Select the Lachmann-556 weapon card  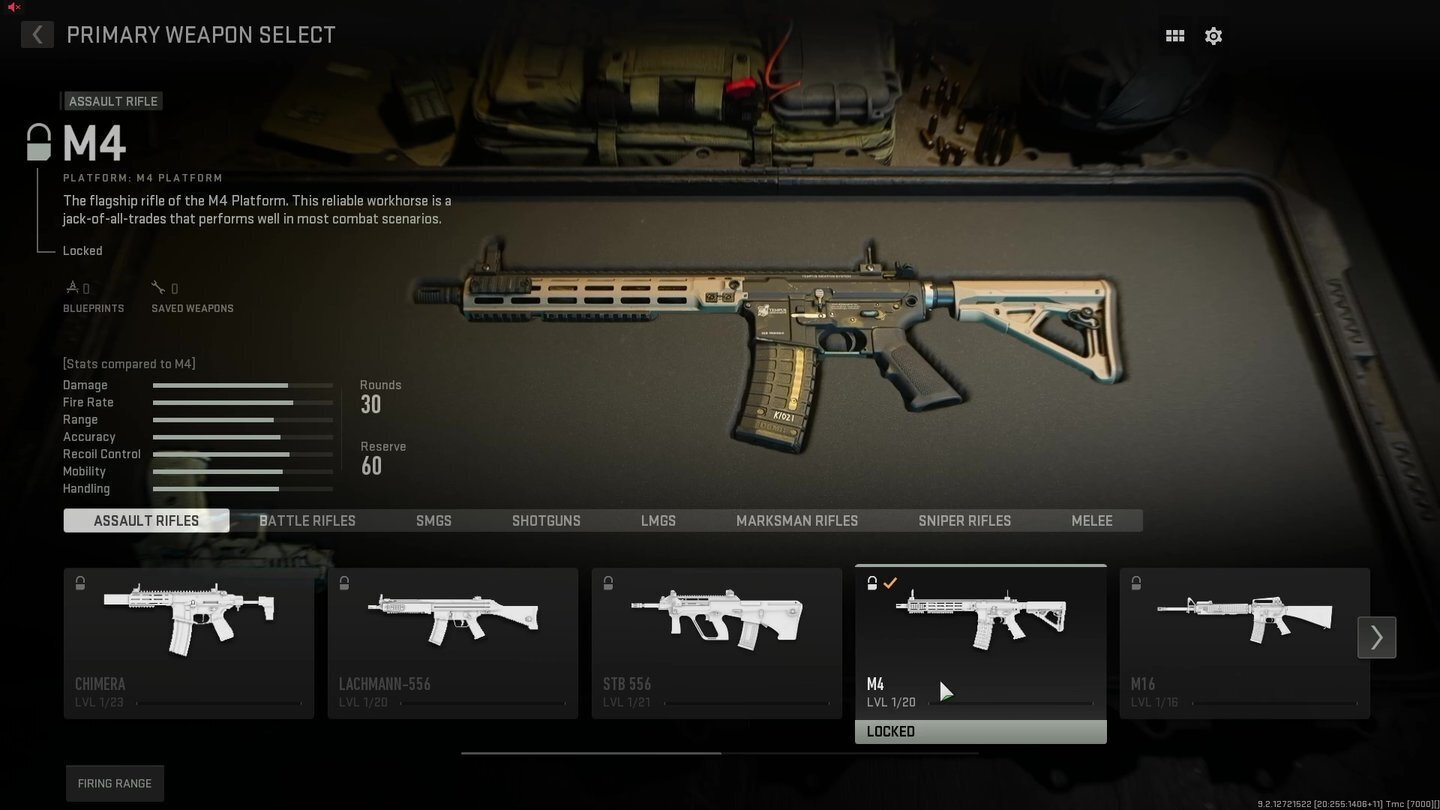pyautogui.click(x=452, y=640)
